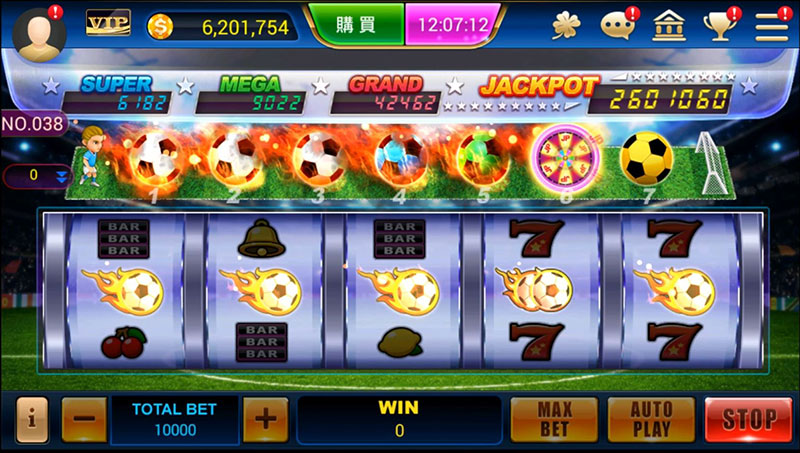The image size is (800, 453).
Task: Increase total bet with plus button
Action: (264, 419)
